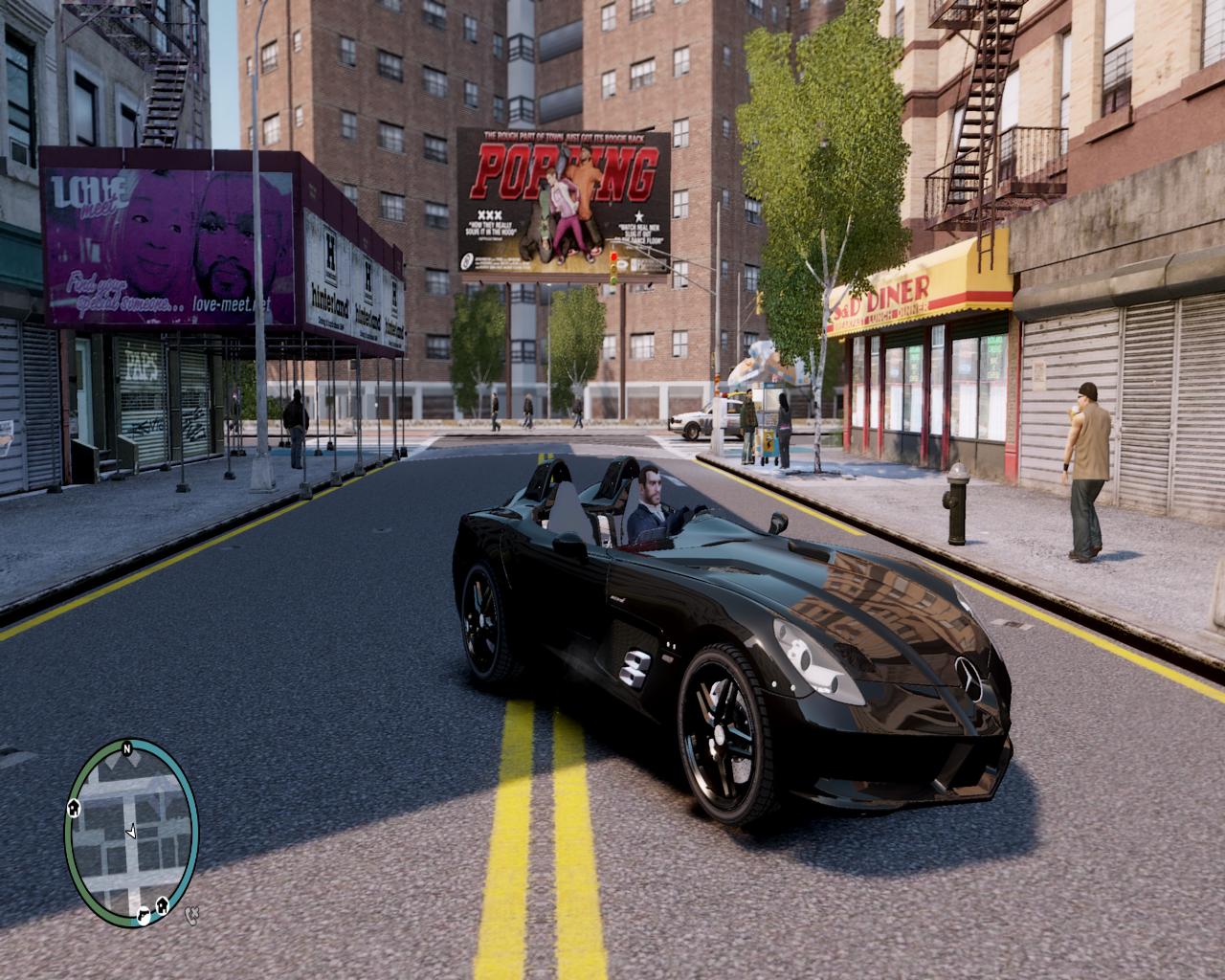The width and height of the screenshot is (1225, 980).
Task: Select the safehouse blip on the green health arc
Action: (x=74, y=809)
